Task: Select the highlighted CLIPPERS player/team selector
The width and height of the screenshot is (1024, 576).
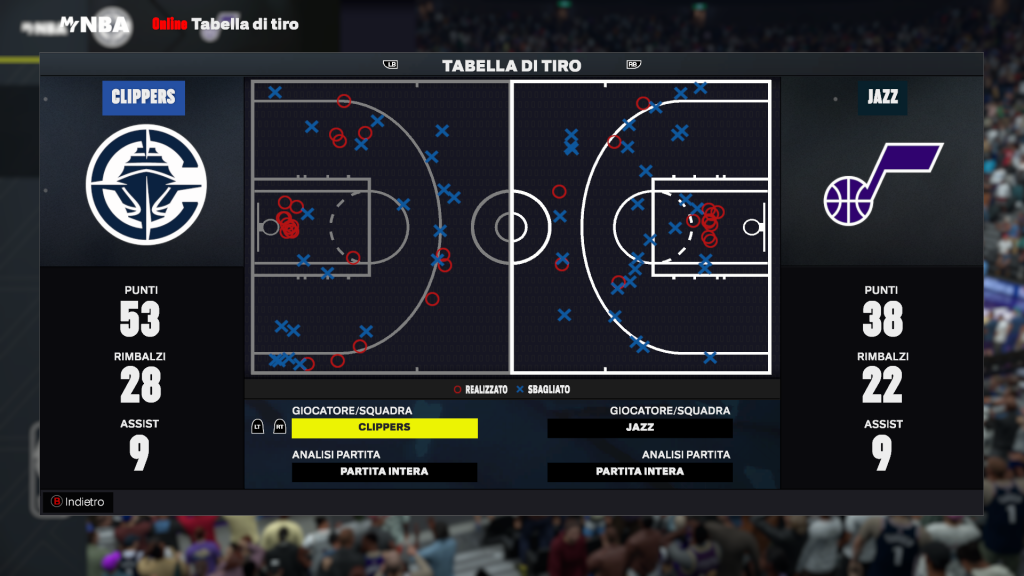Action: (x=384, y=427)
